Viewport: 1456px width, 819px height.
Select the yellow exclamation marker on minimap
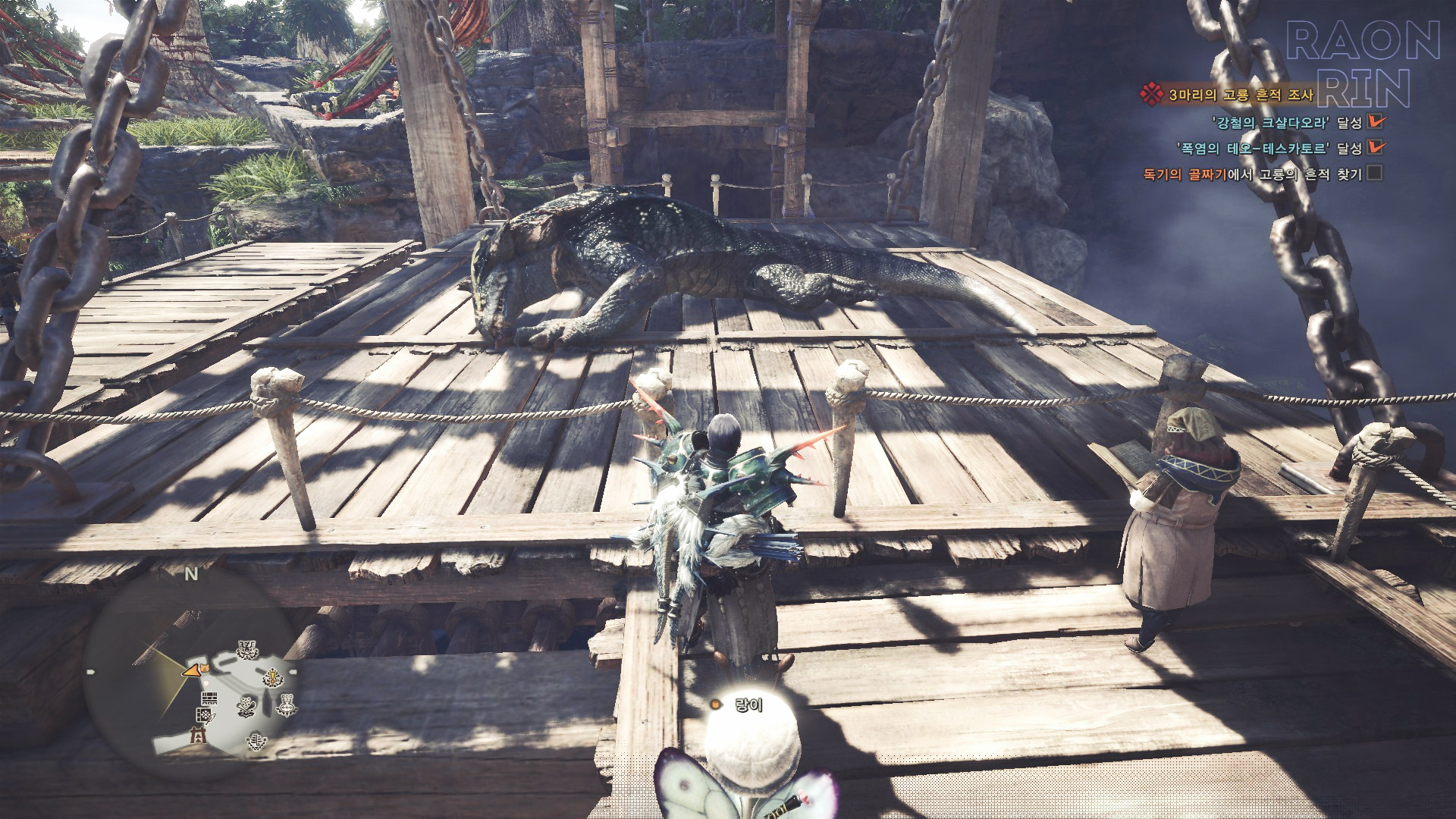click(x=272, y=677)
